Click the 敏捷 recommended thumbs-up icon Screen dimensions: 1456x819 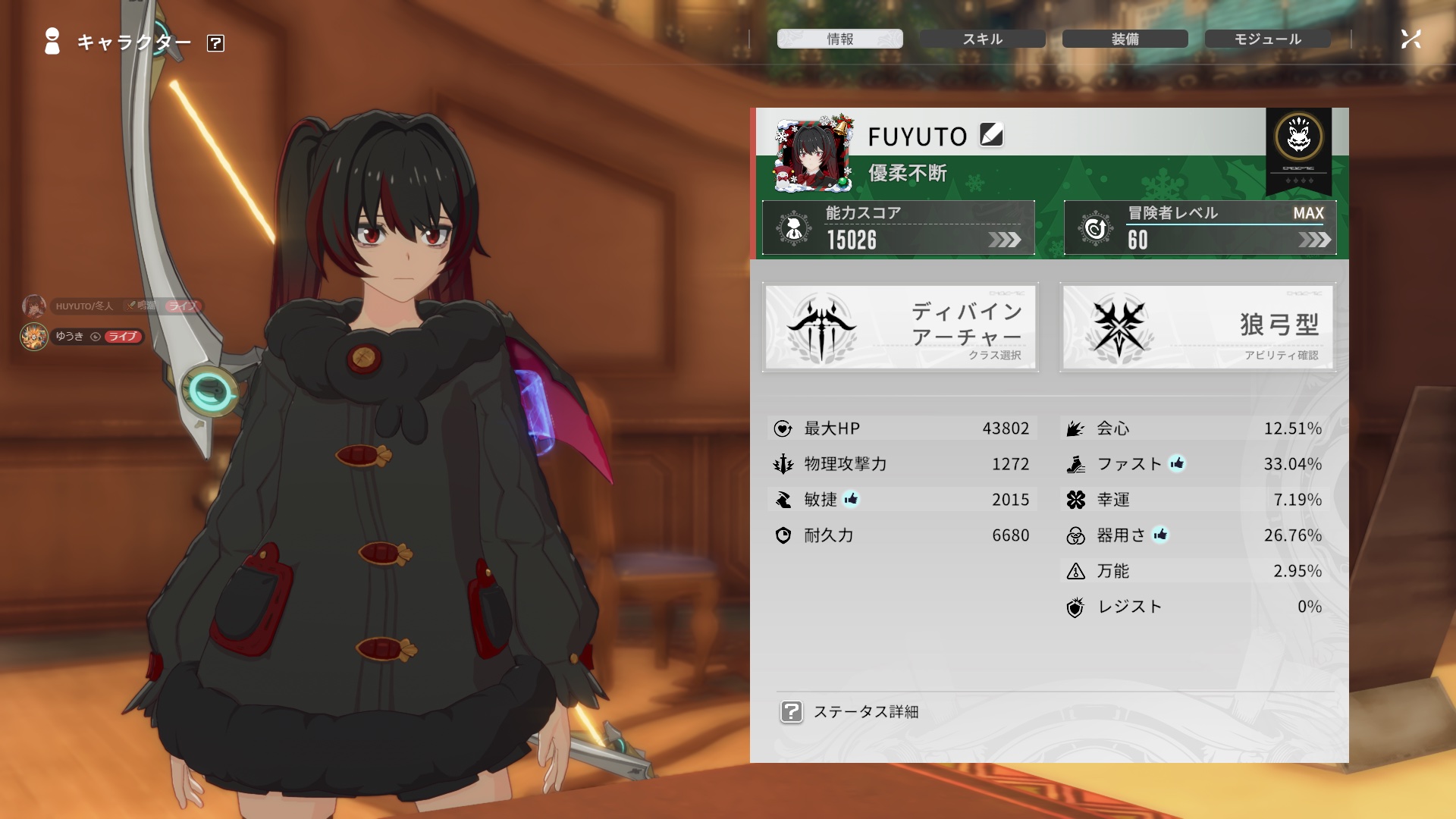pos(851,499)
